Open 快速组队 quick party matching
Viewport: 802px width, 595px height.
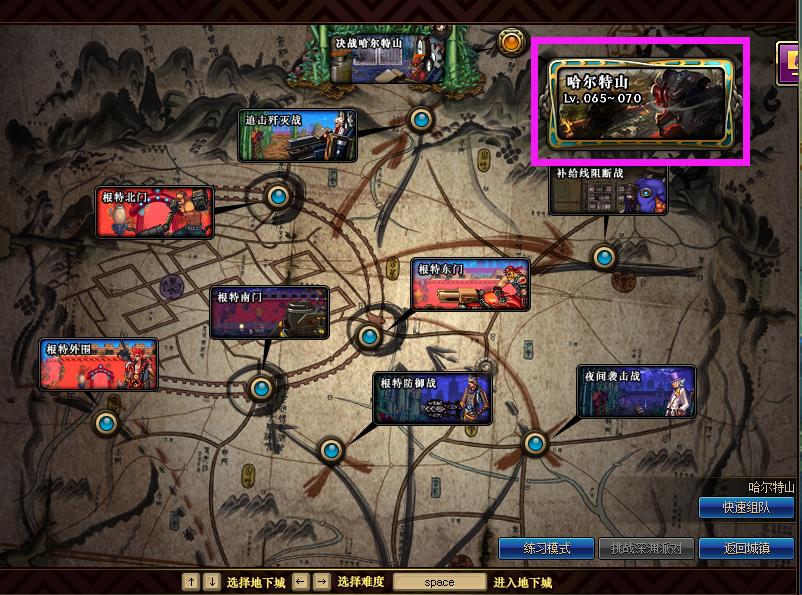point(747,508)
